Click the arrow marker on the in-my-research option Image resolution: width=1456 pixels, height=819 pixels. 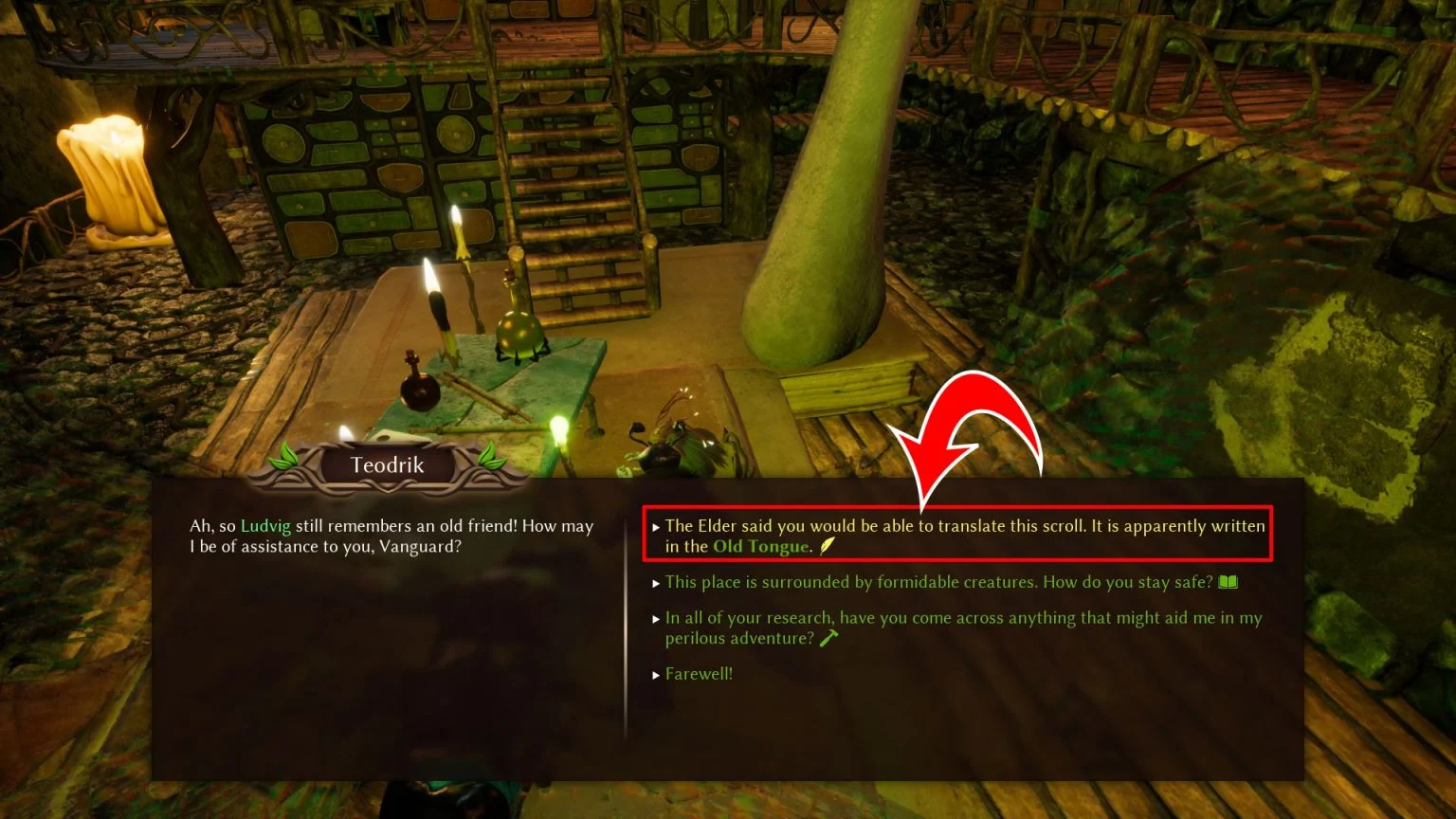(x=656, y=618)
